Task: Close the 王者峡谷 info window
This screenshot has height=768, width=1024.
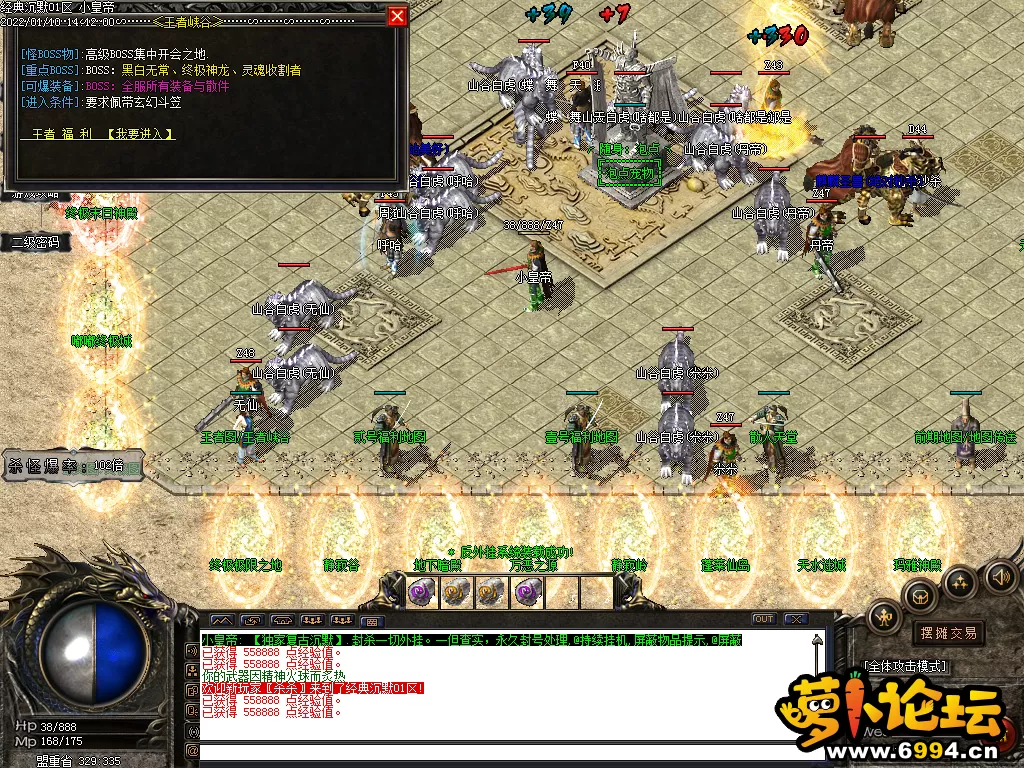Action: tap(397, 17)
